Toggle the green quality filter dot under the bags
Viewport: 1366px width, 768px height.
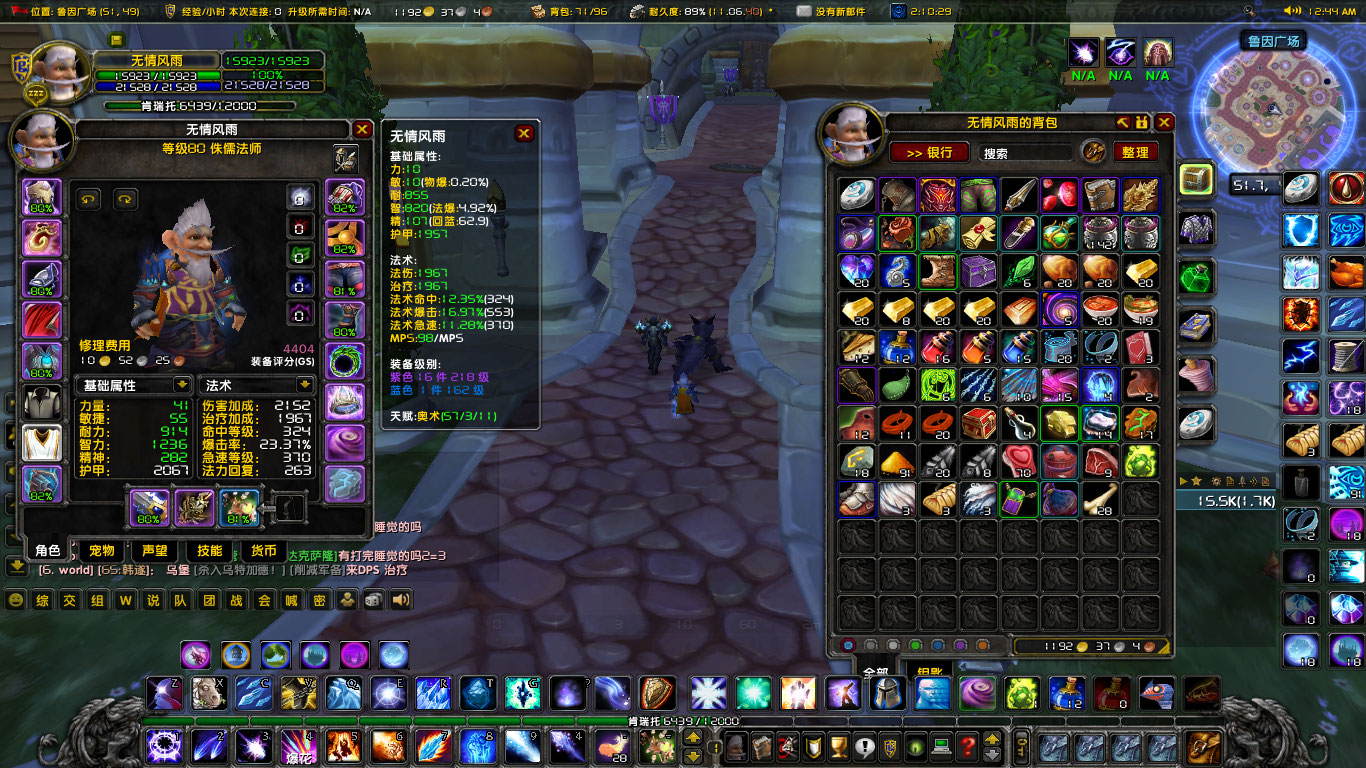pyautogui.click(x=915, y=645)
